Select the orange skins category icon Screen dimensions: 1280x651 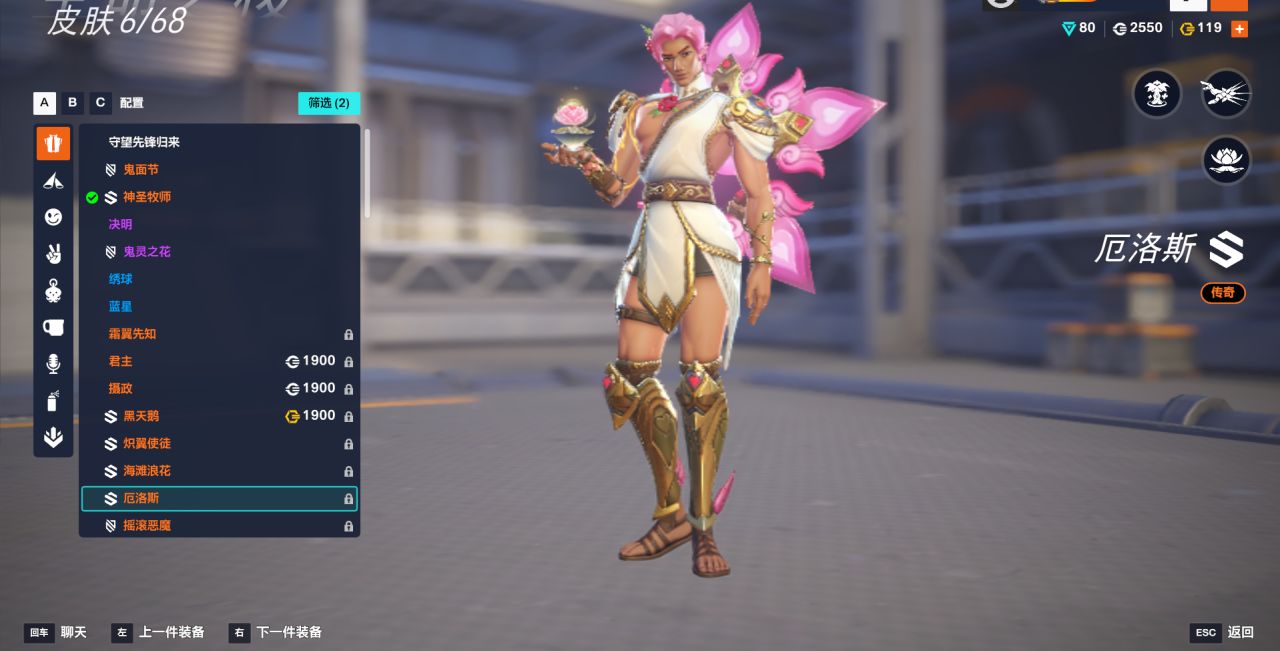coord(54,143)
